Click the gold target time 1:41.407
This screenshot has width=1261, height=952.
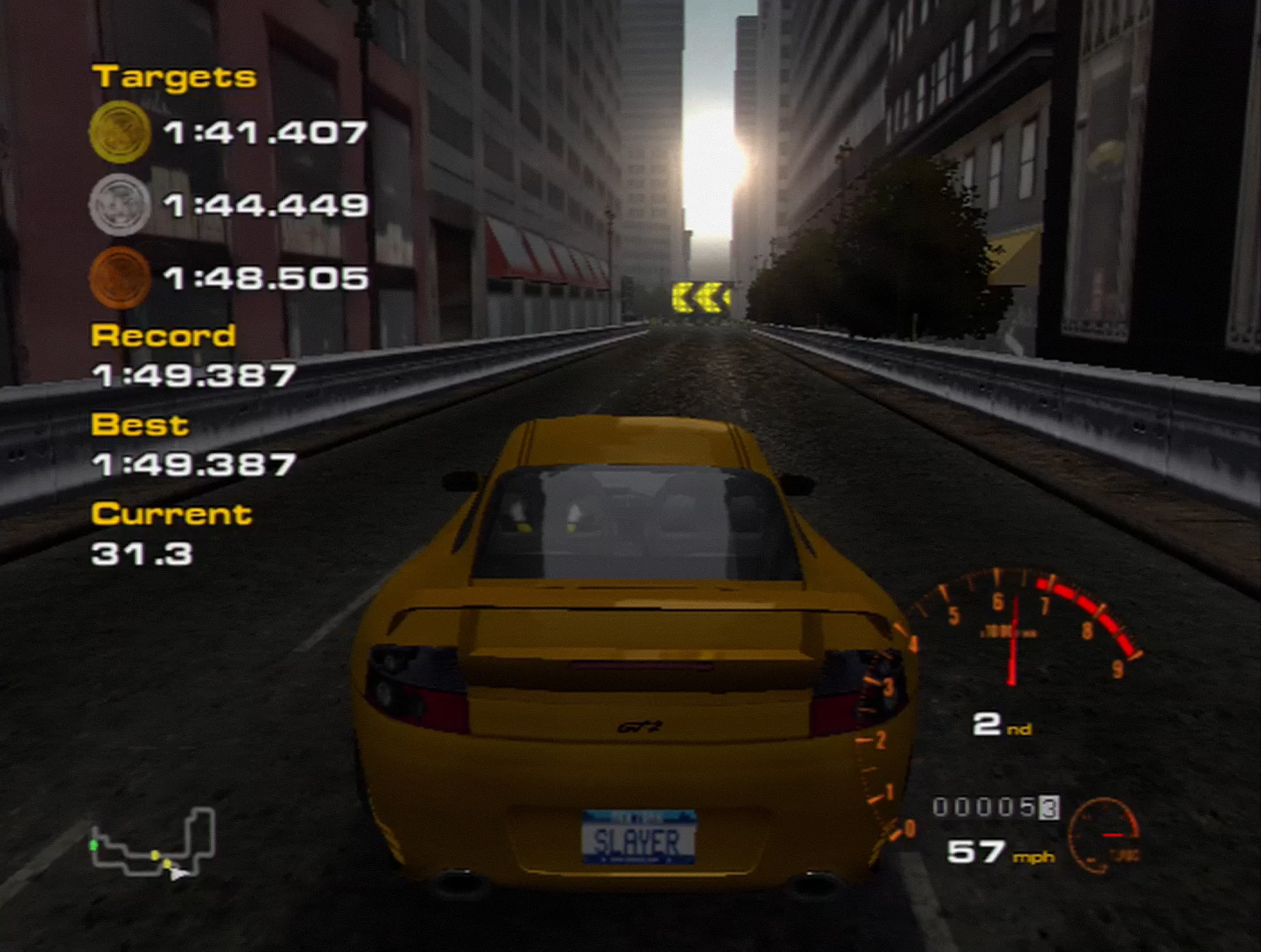click(x=263, y=132)
